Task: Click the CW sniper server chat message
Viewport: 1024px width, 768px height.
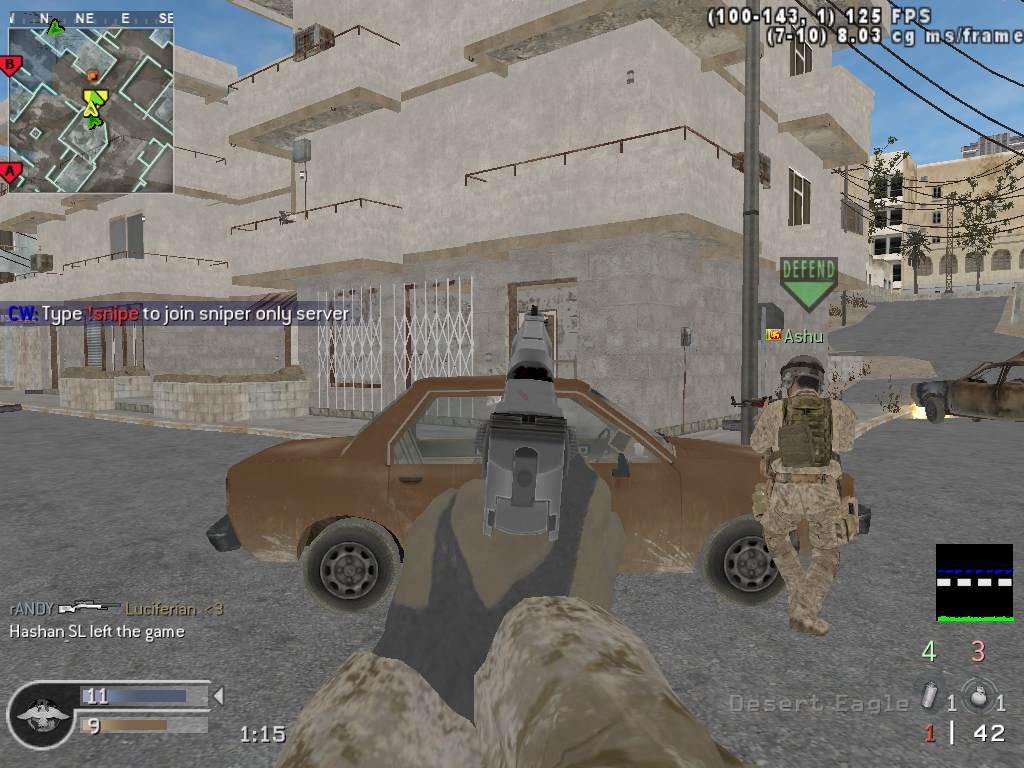Action: tap(179, 314)
